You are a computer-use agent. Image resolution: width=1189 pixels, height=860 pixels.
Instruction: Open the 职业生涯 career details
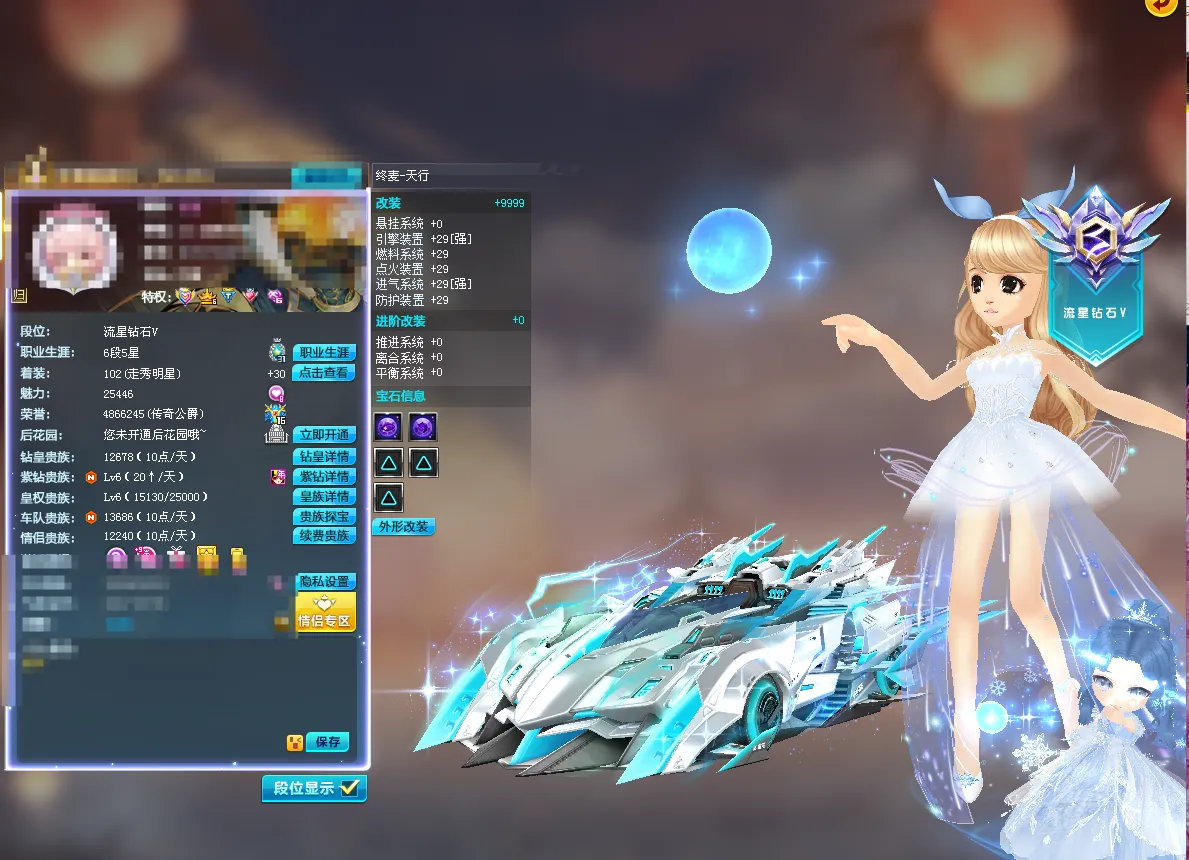tap(325, 353)
